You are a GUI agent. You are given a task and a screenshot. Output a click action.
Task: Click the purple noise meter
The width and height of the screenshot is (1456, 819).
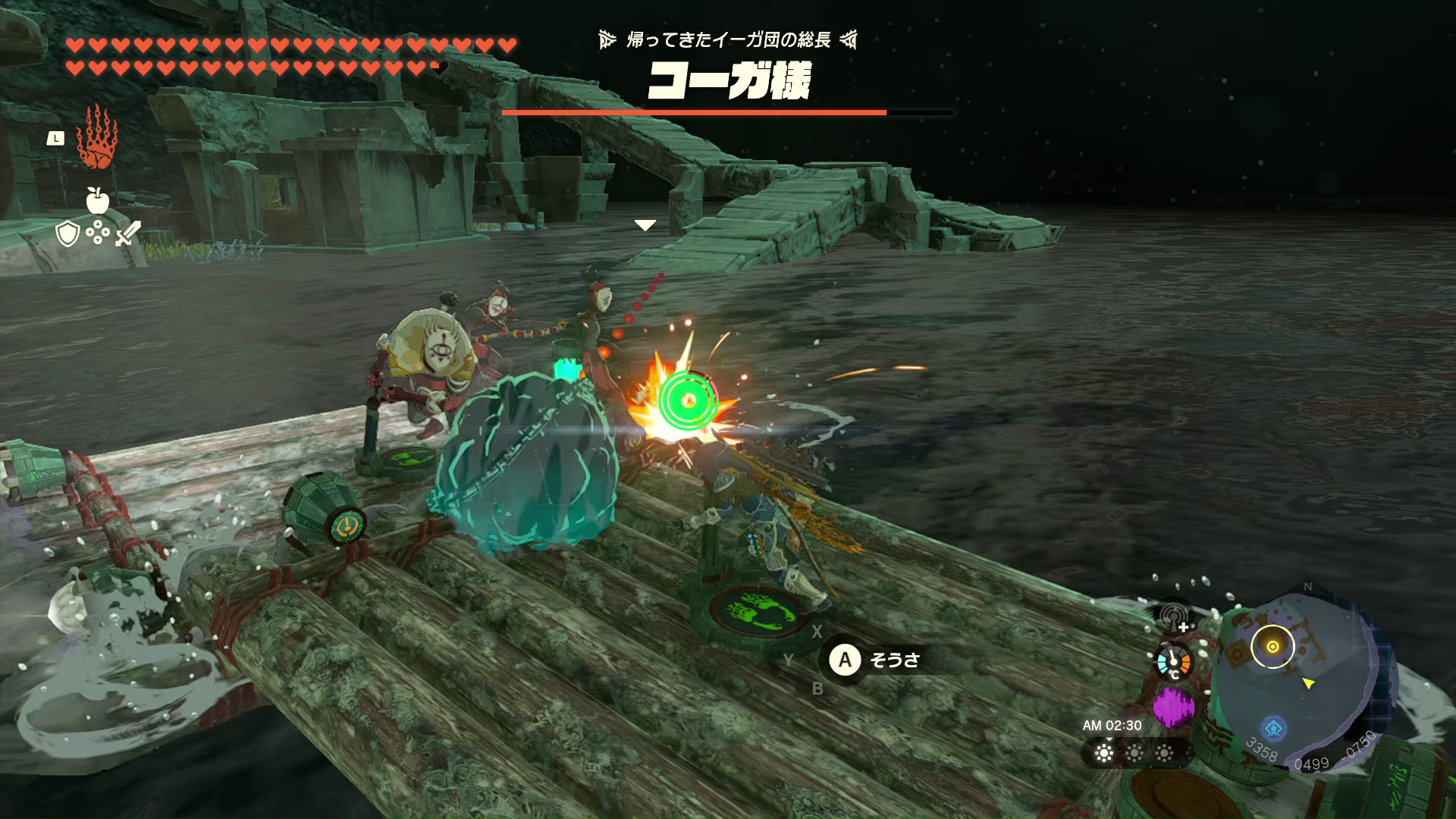pyautogui.click(x=1174, y=707)
